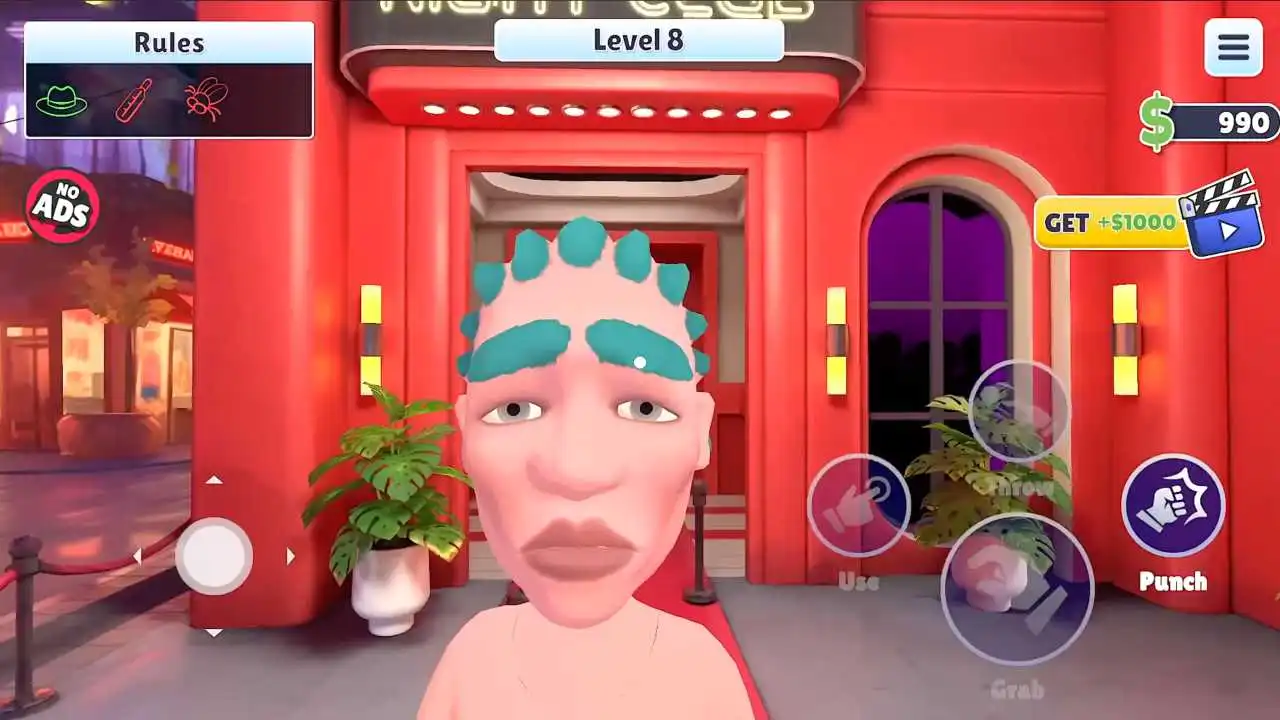Tap the up arrow above the joystick
The width and height of the screenshot is (1280, 720).
pos(215,481)
